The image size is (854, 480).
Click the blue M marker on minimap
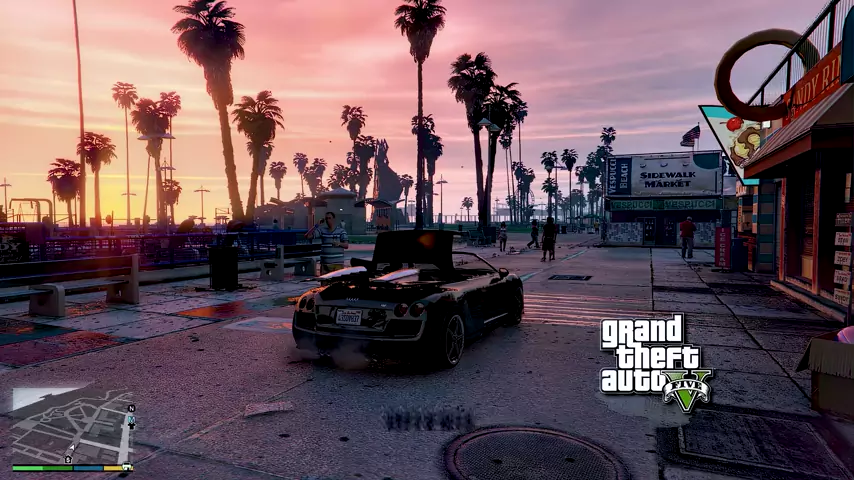tap(131, 418)
